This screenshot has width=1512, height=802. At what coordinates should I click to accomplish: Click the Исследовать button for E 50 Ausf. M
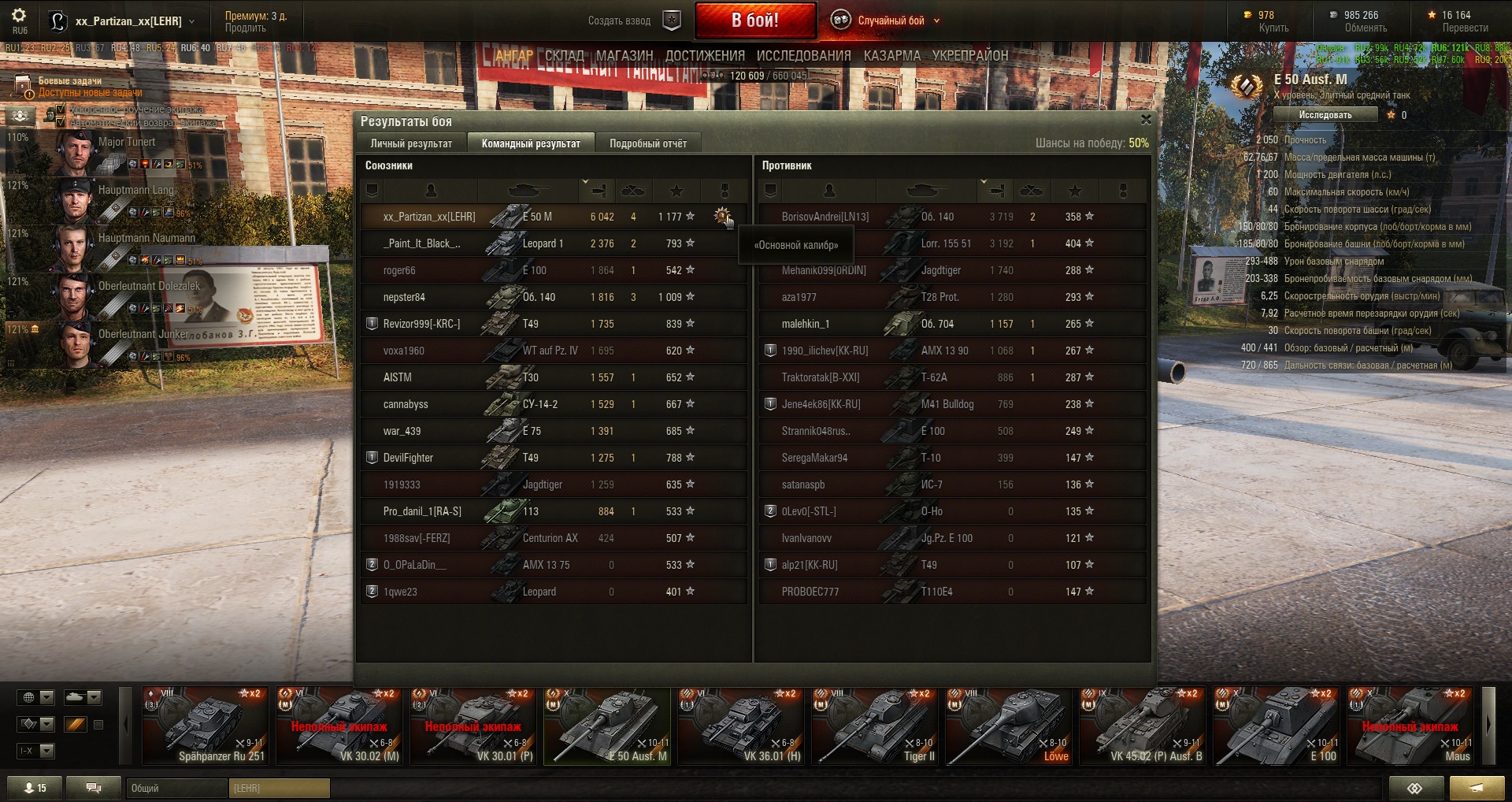pyautogui.click(x=1325, y=115)
